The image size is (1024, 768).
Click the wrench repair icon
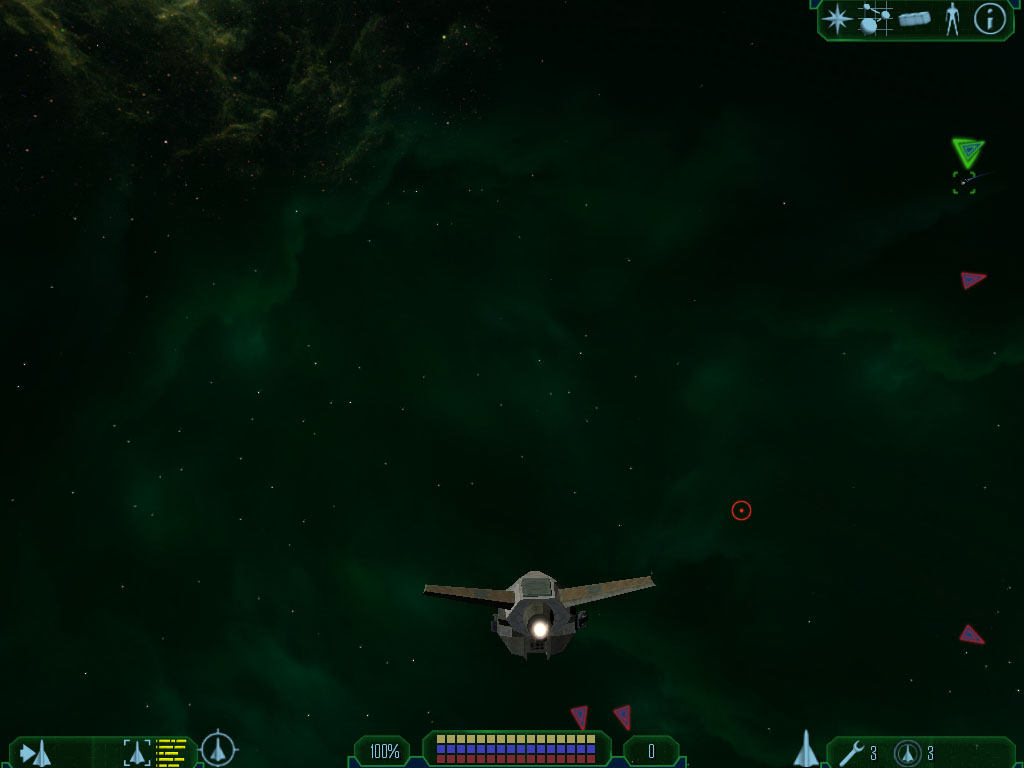click(851, 752)
